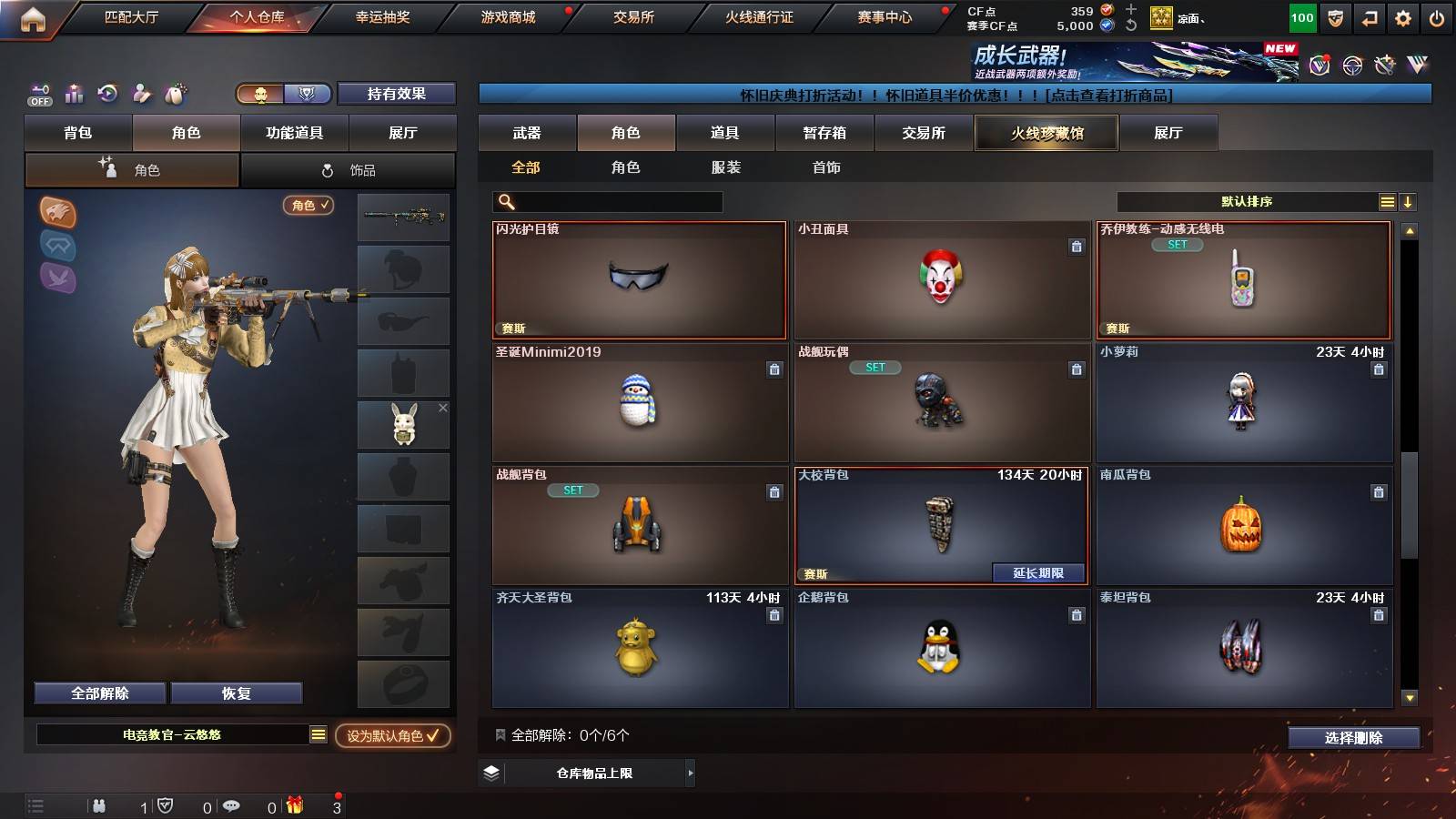
Task: Open the settings gear icon
Action: [x=1403, y=16]
